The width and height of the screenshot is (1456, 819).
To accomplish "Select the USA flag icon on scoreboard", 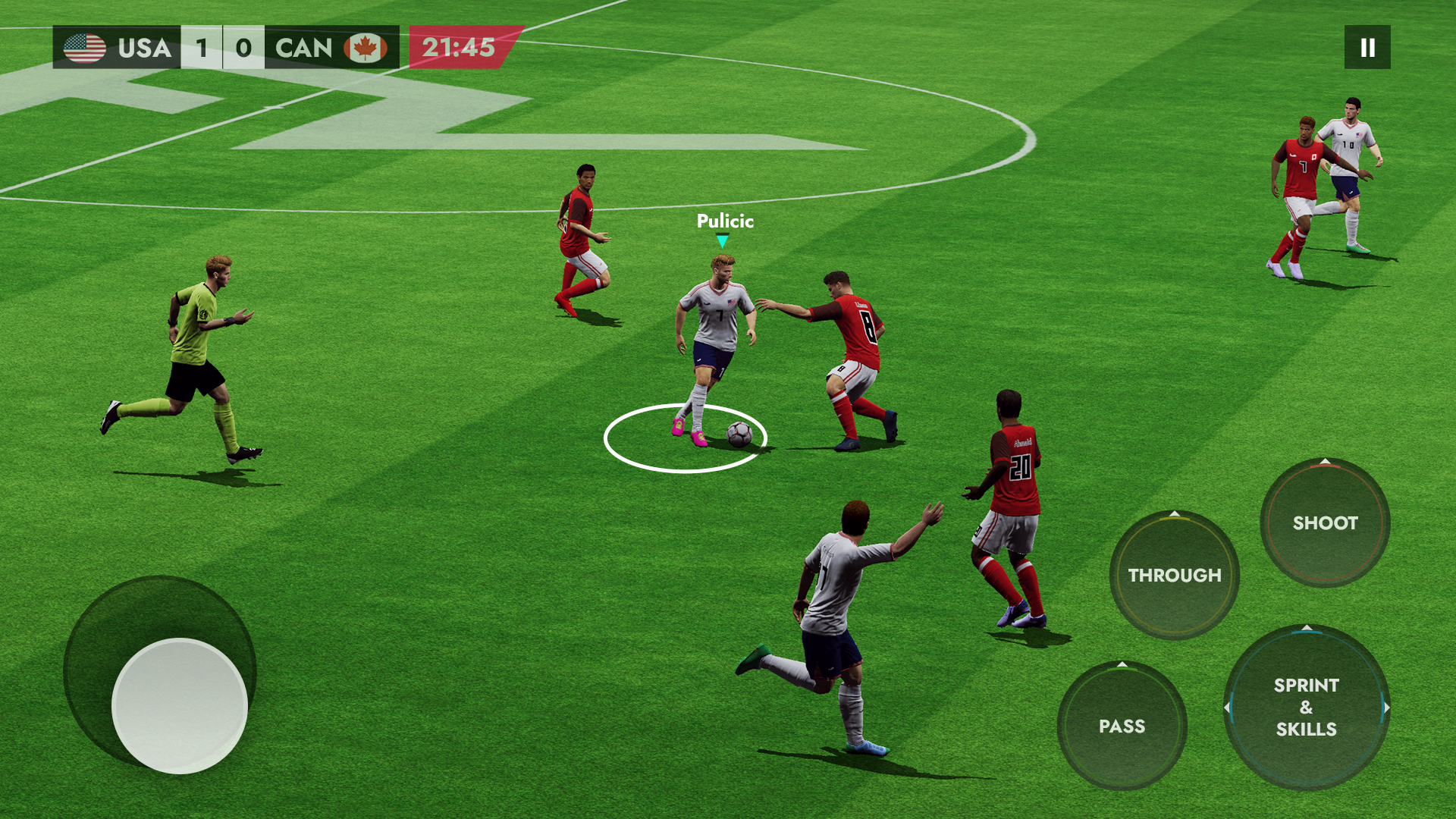I will pyautogui.click(x=83, y=48).
